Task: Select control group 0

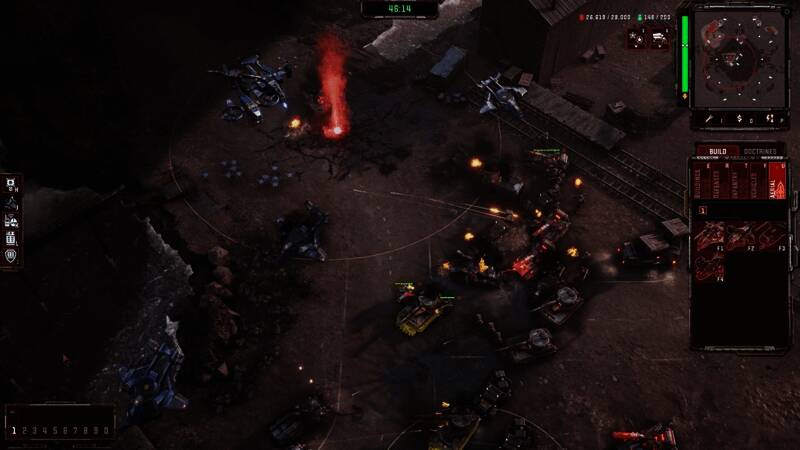Action: coord(107,431)
